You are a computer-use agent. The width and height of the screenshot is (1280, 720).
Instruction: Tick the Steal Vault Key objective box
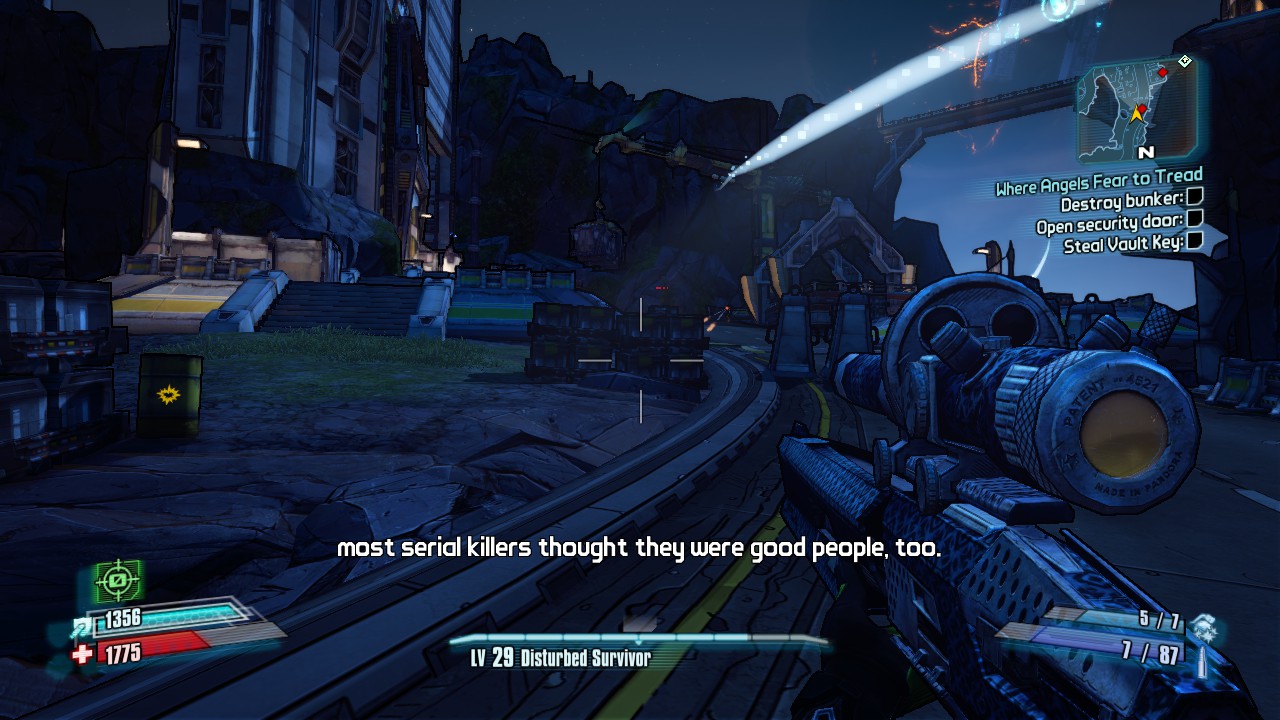click(1194, 241)
